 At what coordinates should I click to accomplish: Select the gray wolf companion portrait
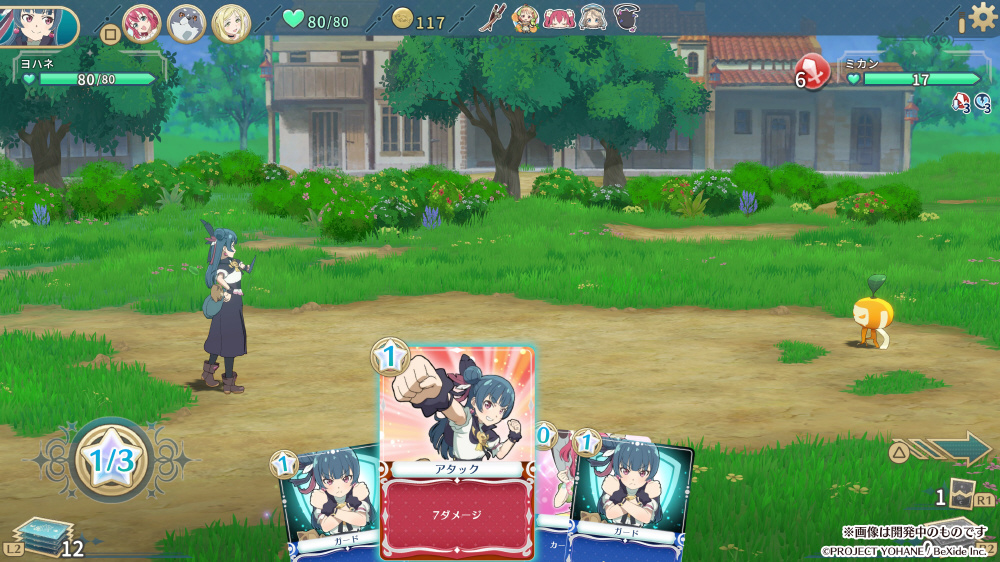pos(187,22)
